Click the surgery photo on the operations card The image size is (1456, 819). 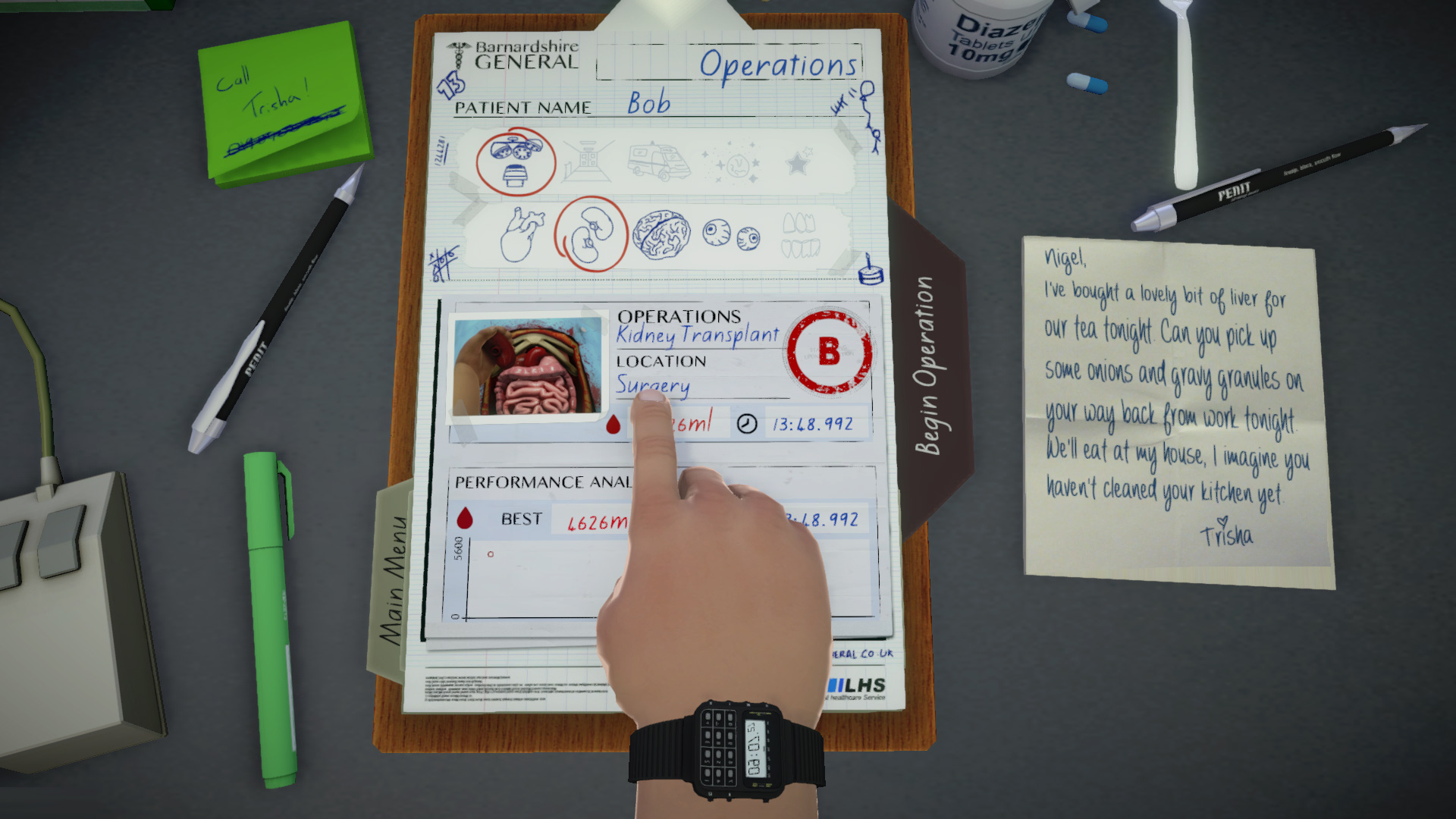[x=527, y=366]
